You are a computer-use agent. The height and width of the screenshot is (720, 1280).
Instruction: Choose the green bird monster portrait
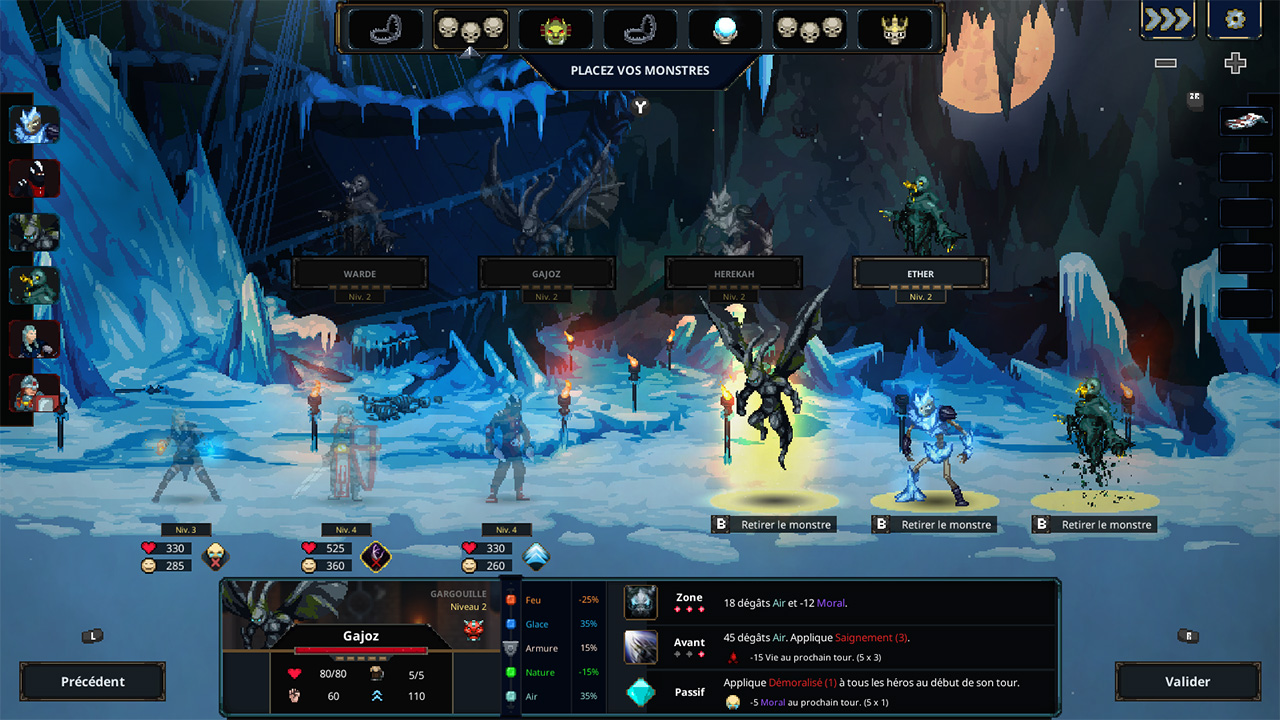[x=34, y=286]
